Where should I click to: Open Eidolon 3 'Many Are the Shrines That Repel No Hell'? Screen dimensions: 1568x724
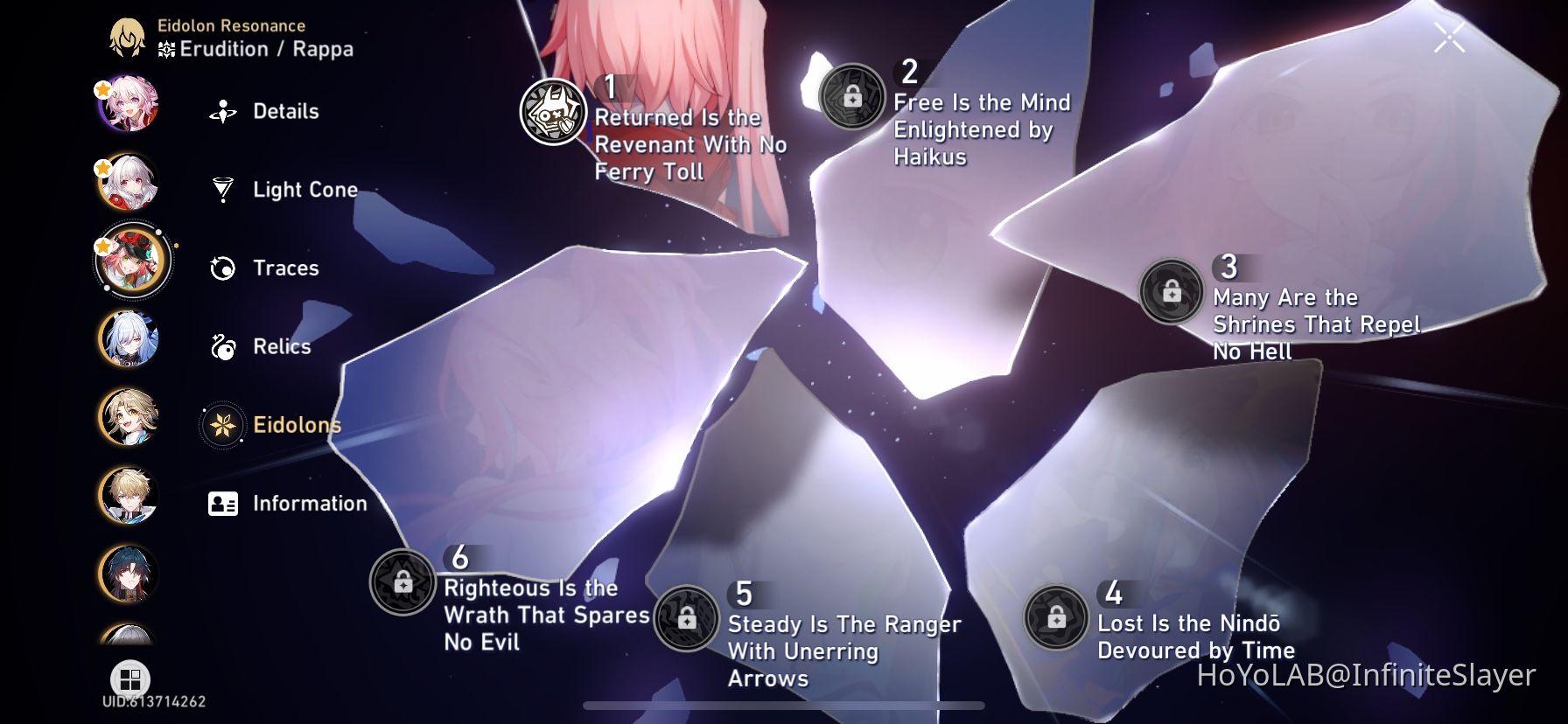point(1171,292)
